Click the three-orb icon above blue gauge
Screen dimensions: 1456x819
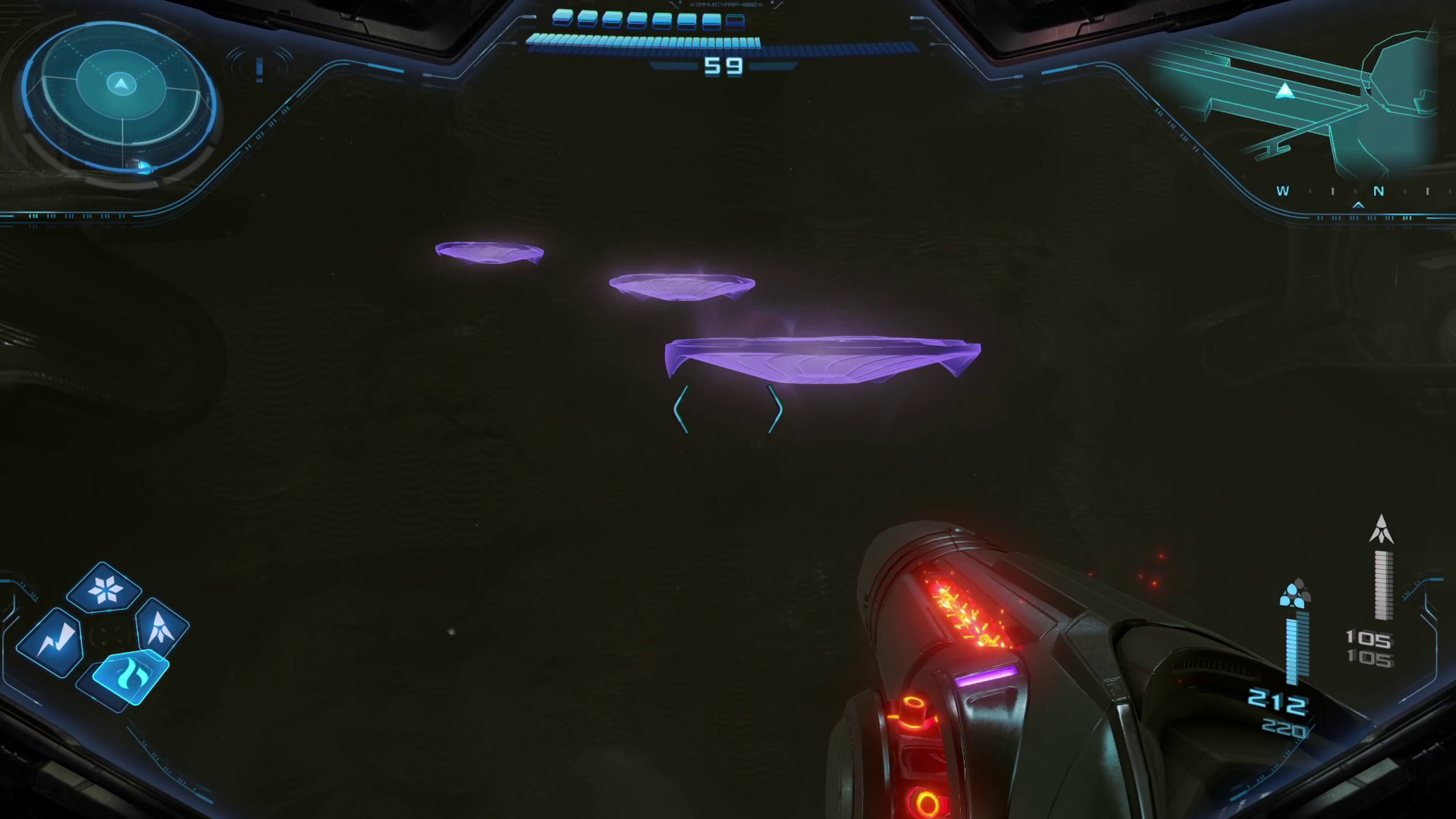click(1294, 595)
